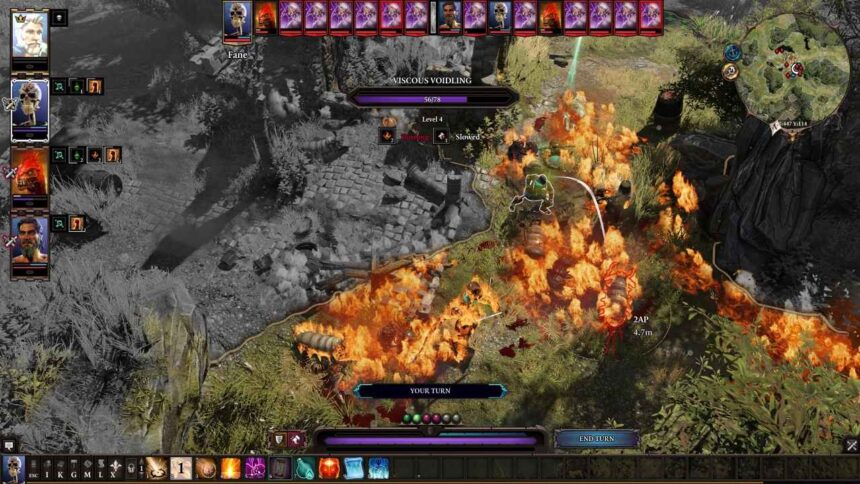The height and width of the screenshot is (484, 860).
Task: Click the blue anchor waypoint icon by minimap
Action: 732,52
